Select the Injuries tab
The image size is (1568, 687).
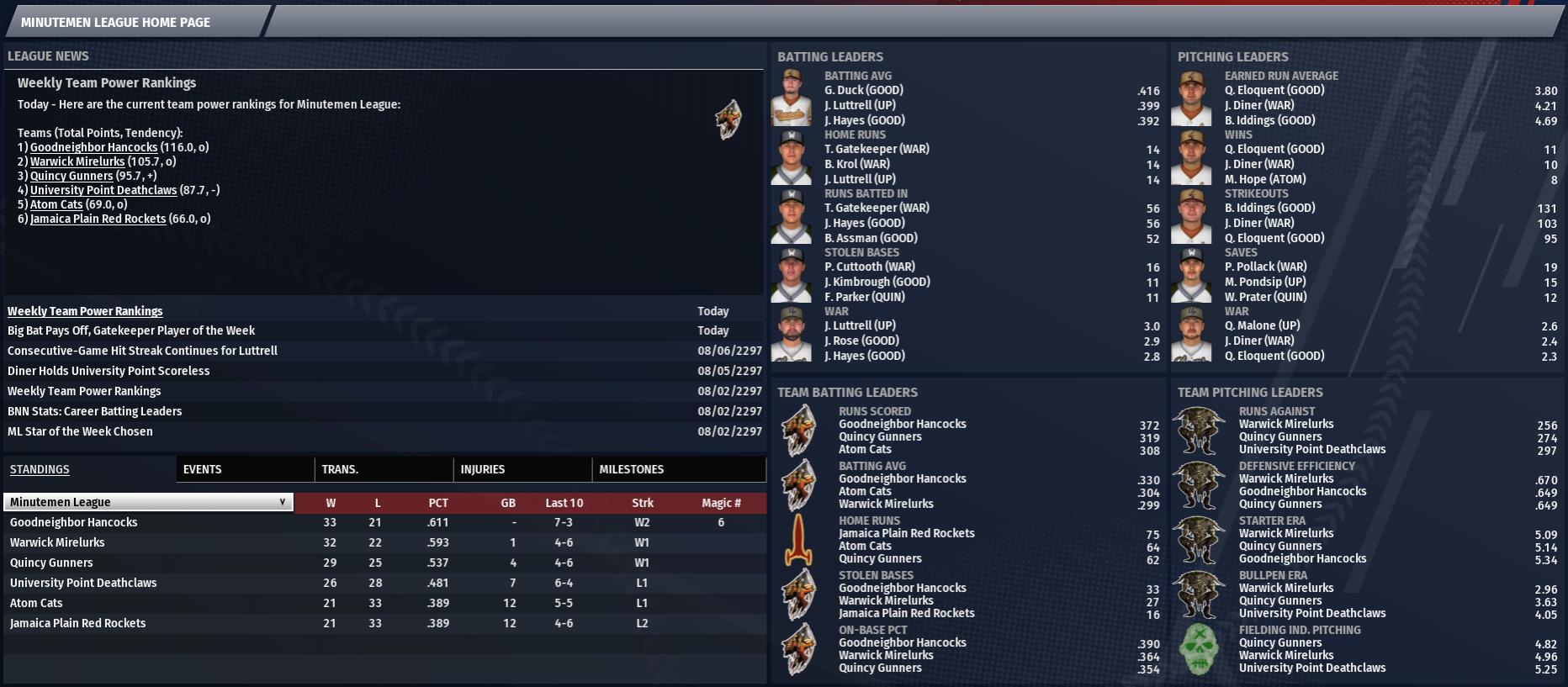482,469
